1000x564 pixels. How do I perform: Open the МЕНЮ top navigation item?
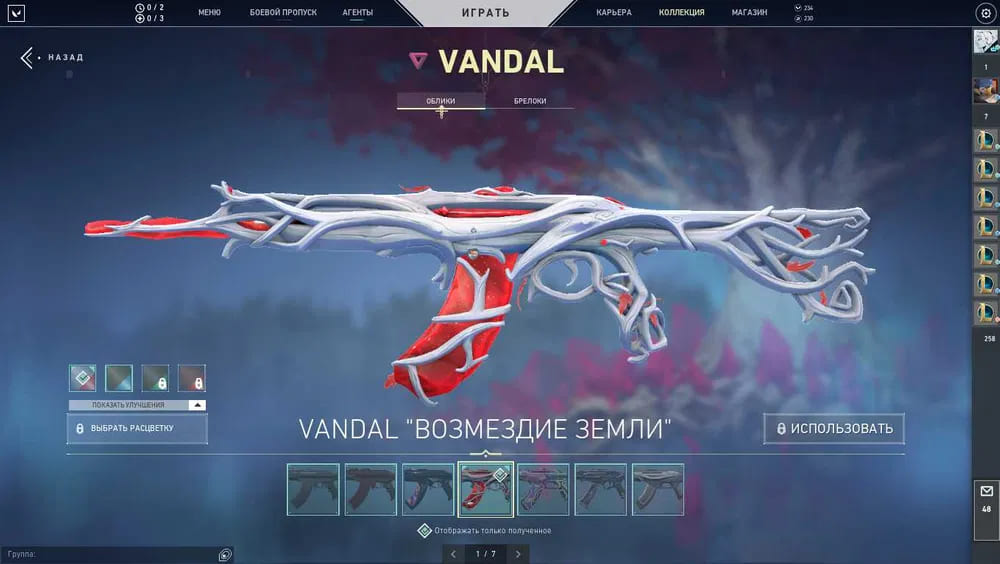(x=209, y=13)
